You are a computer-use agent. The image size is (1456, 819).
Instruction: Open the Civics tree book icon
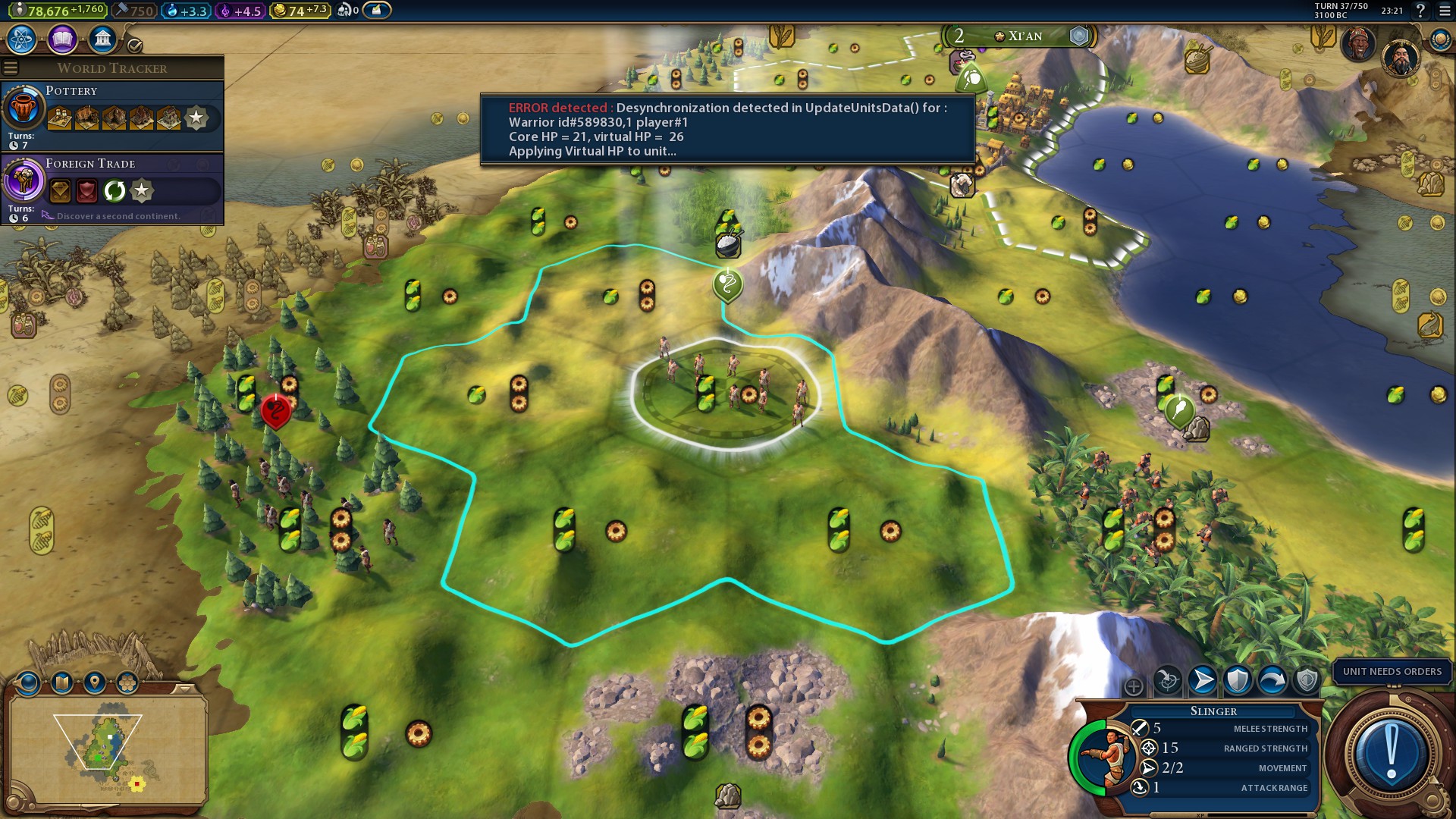(62, 39)
